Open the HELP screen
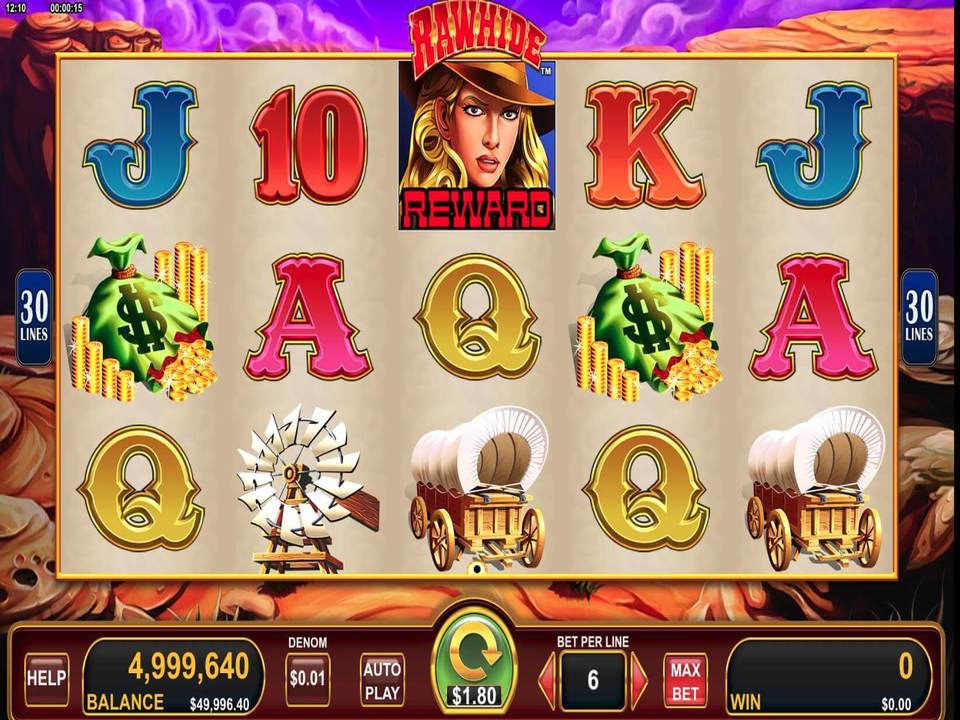Viewport: 960px width, 720px height. [46, 679]
